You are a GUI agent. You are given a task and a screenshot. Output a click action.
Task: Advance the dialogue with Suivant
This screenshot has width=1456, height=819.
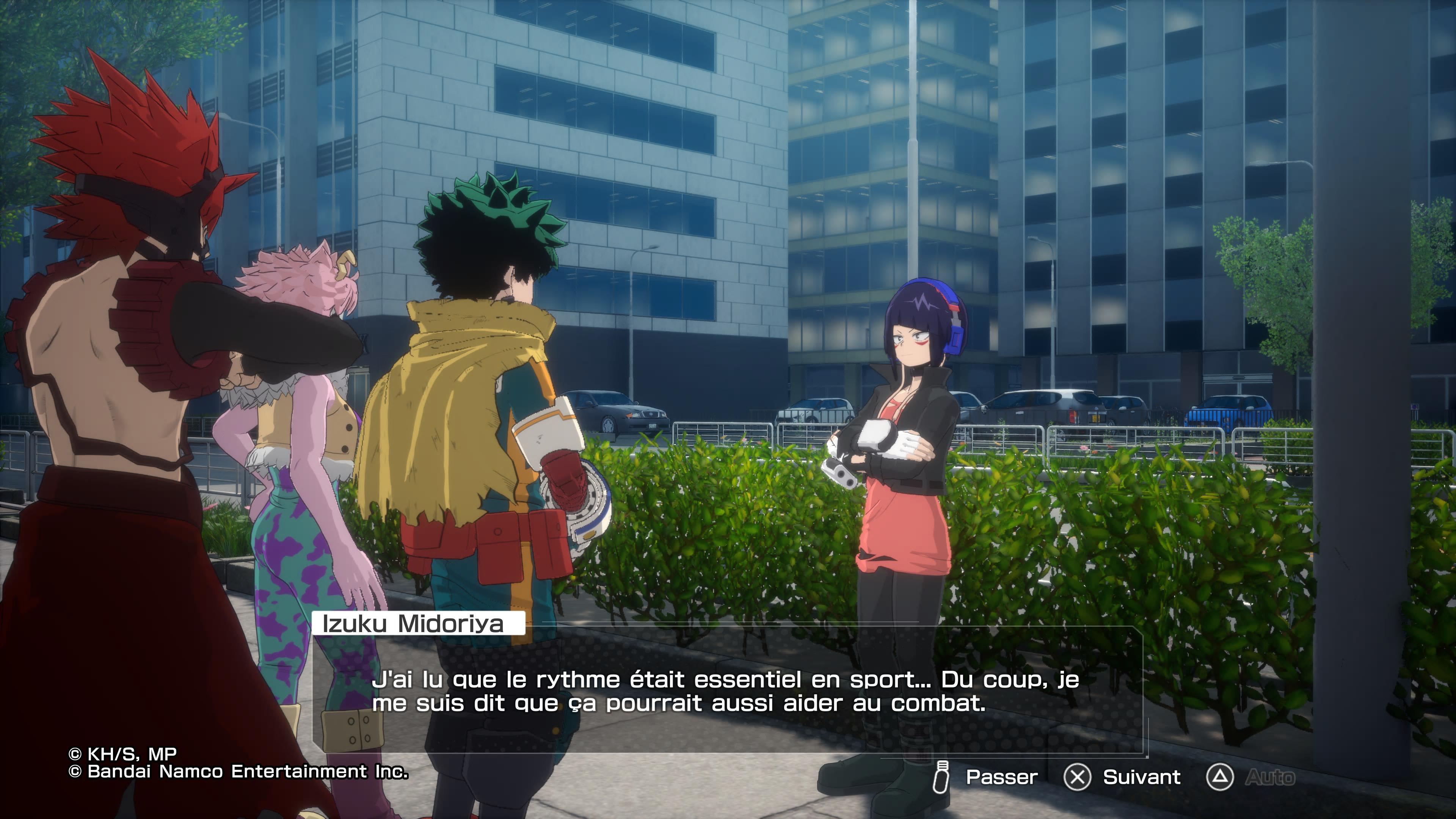1141,777
